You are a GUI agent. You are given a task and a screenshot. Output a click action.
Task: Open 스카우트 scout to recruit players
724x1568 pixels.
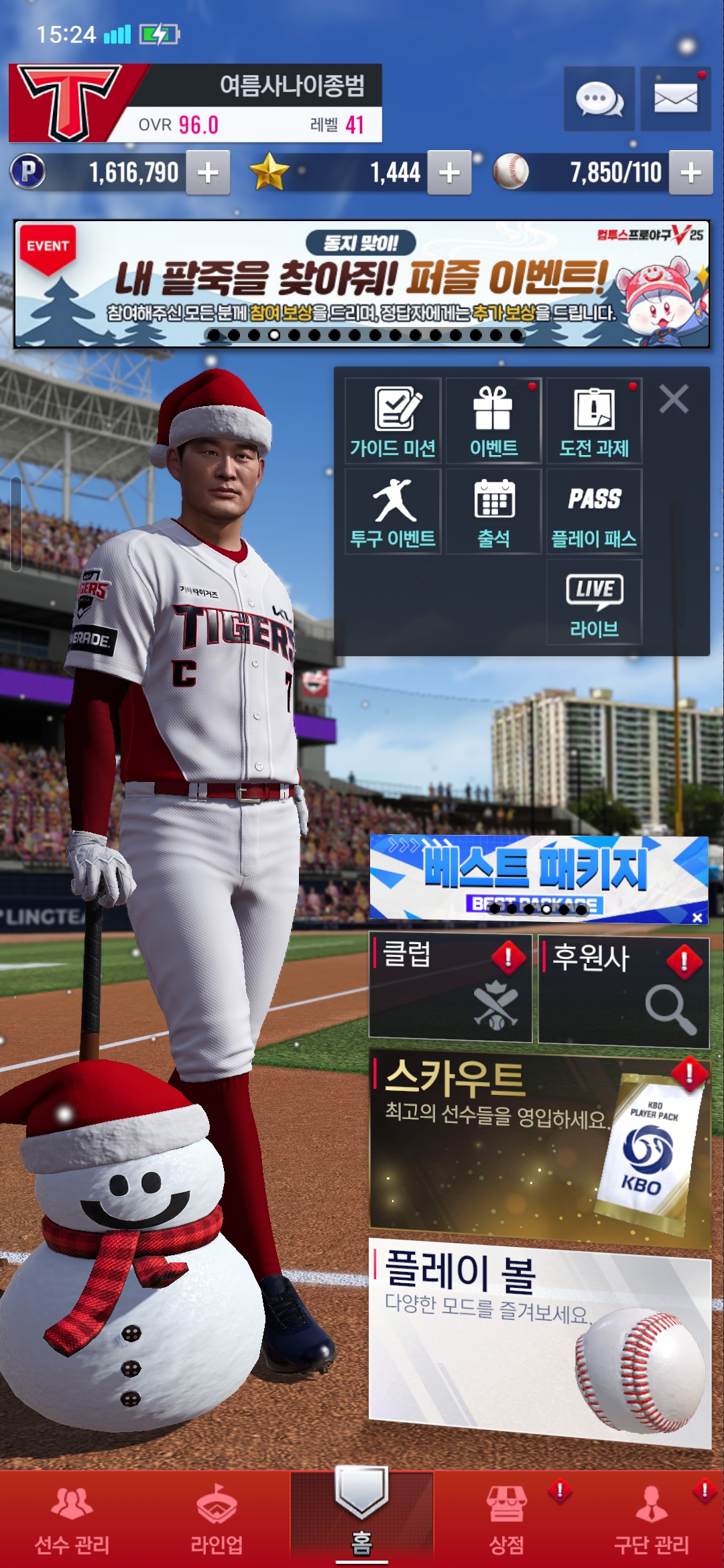tap(540, 1147)
